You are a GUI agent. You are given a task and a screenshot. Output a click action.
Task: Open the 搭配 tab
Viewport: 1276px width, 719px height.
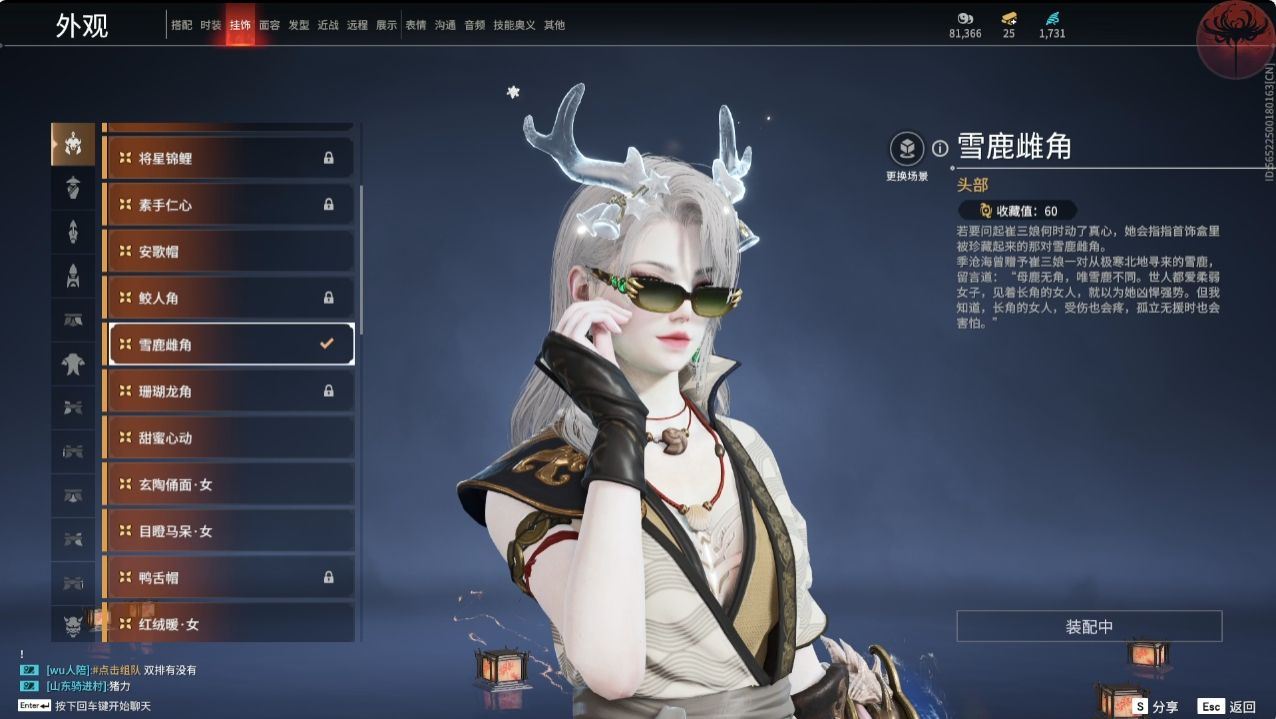(181, 25)
